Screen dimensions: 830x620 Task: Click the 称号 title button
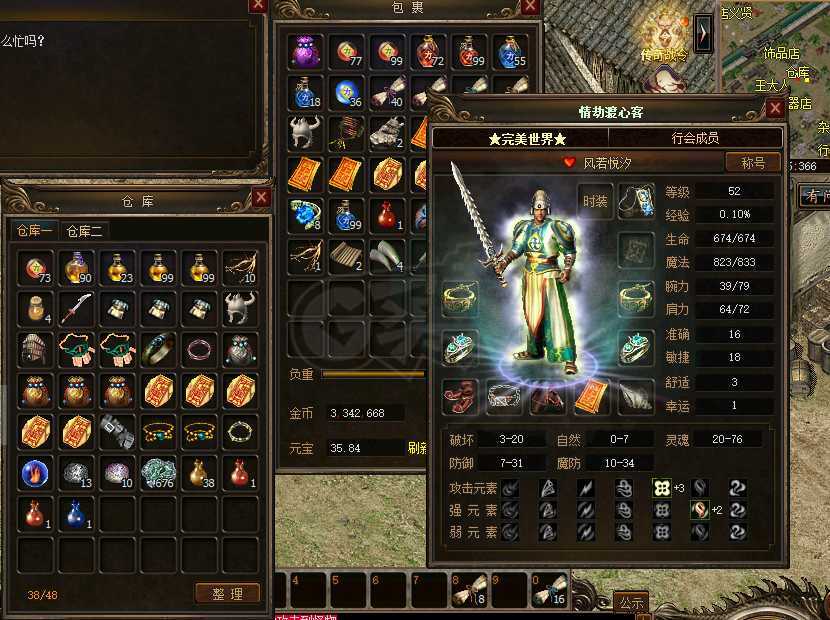pyautogui.click(x=754, y=162)
